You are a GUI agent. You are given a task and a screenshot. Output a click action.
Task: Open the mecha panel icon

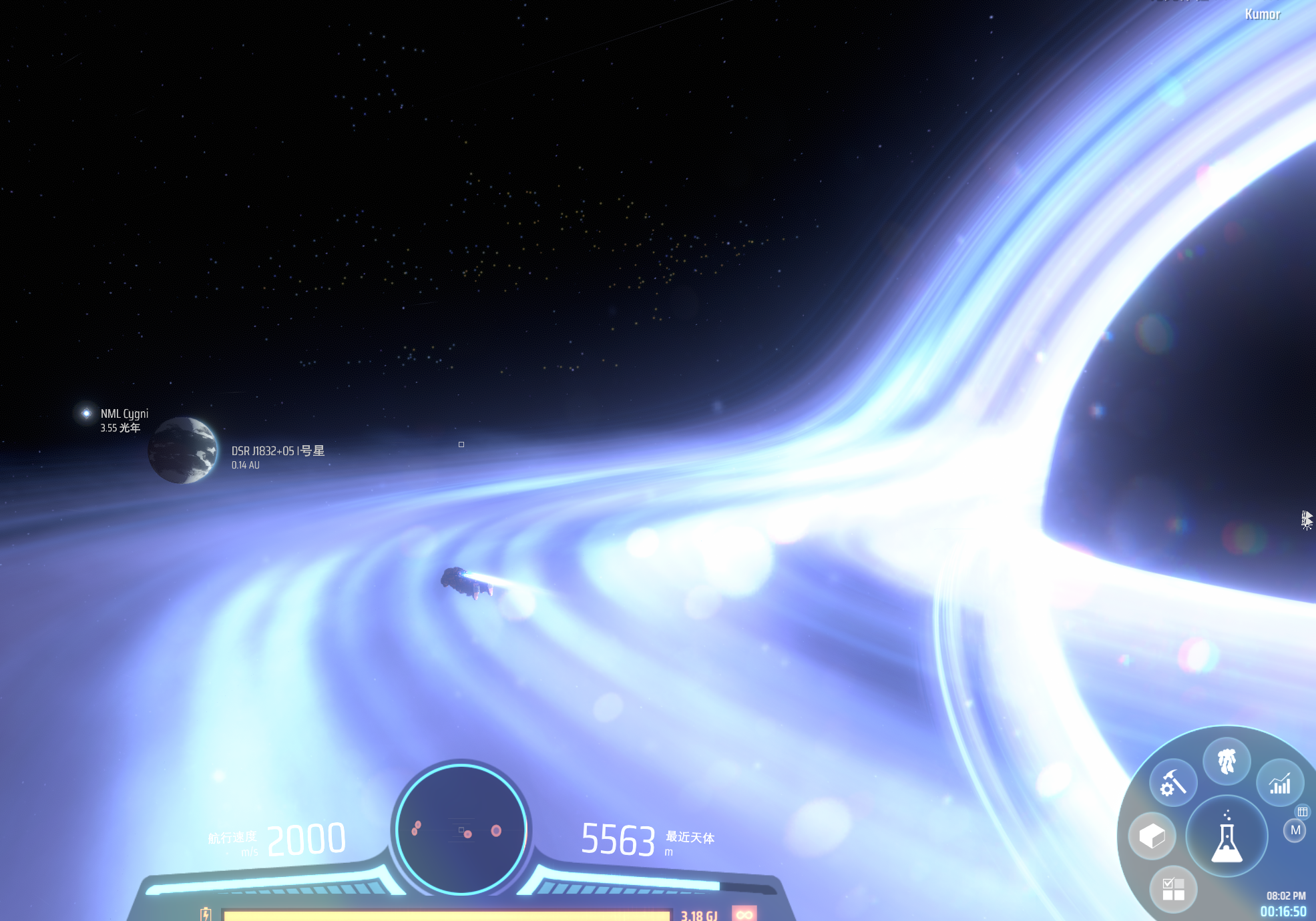pos(1227,761)
